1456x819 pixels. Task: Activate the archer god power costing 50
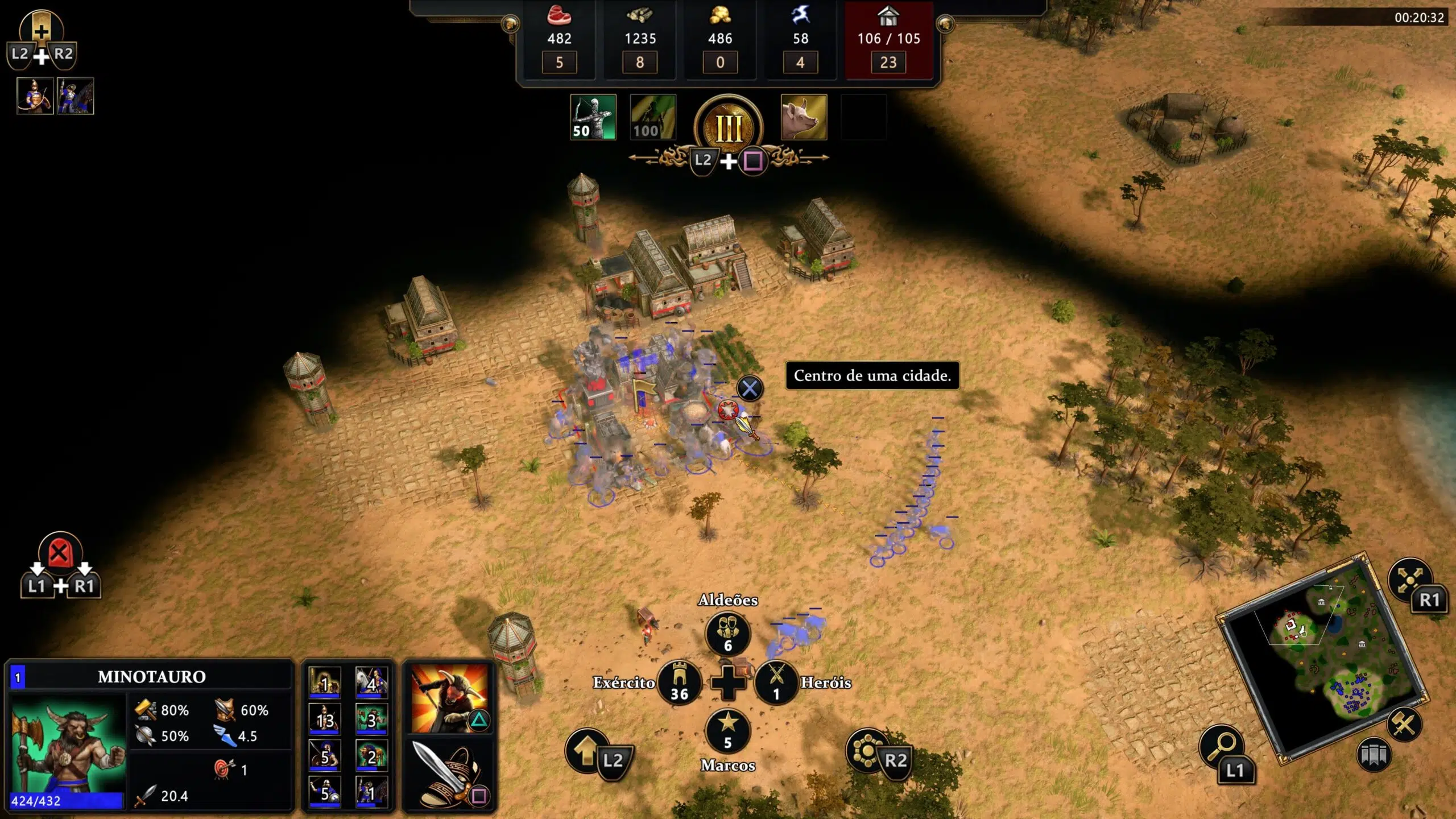click(593, 117)
